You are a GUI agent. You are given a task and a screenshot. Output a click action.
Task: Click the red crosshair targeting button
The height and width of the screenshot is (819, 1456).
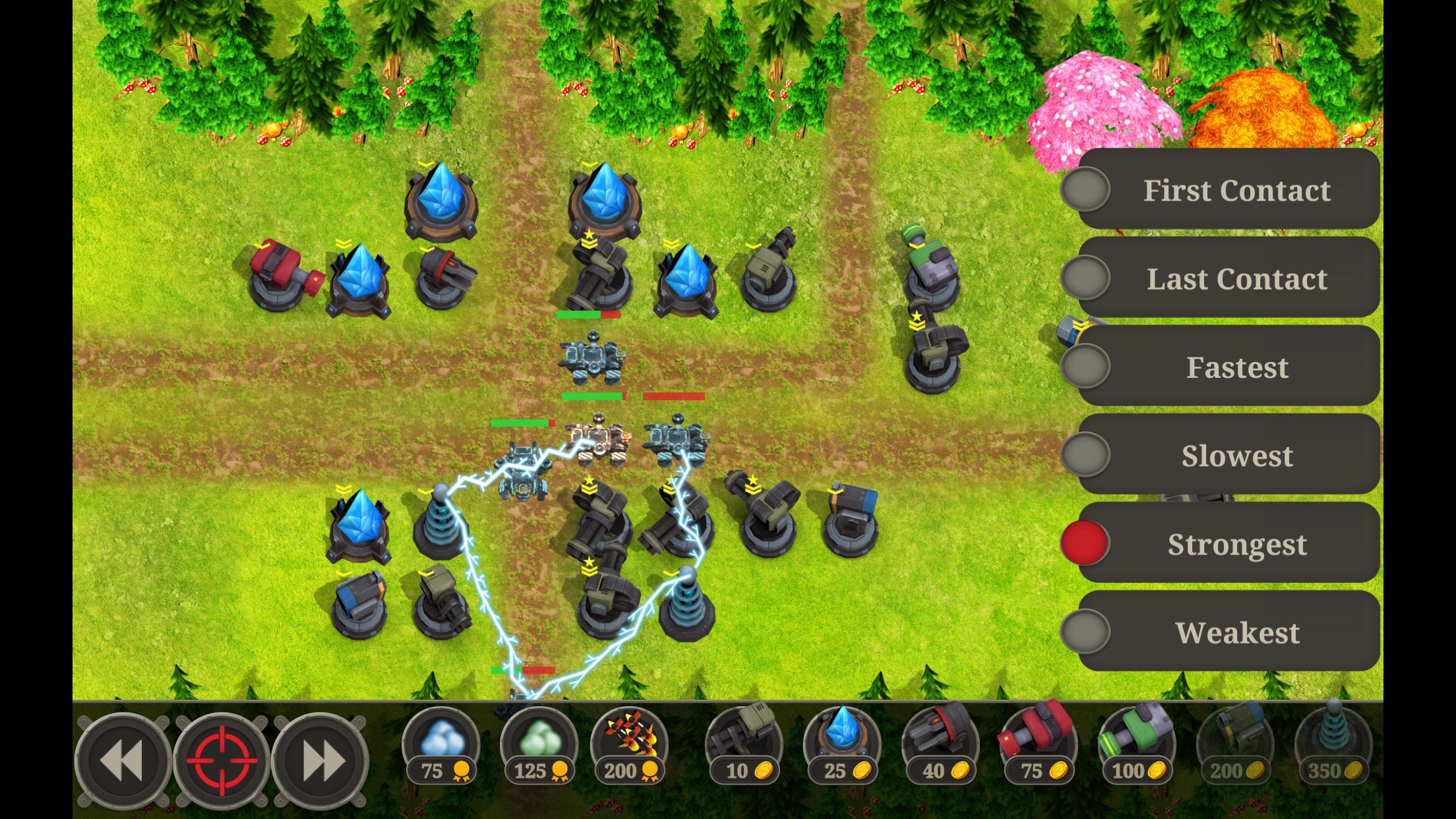(x=221, y=760)
